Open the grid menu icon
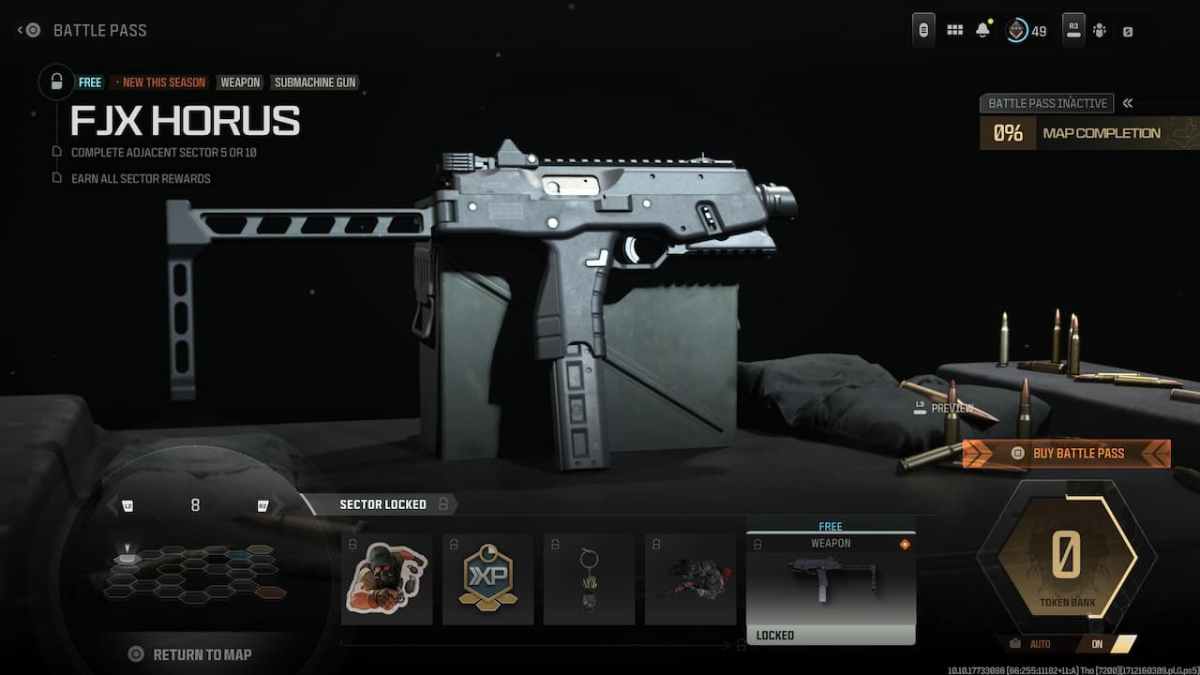This screenshot has width=1200, height=675. [x=955, y=30]
